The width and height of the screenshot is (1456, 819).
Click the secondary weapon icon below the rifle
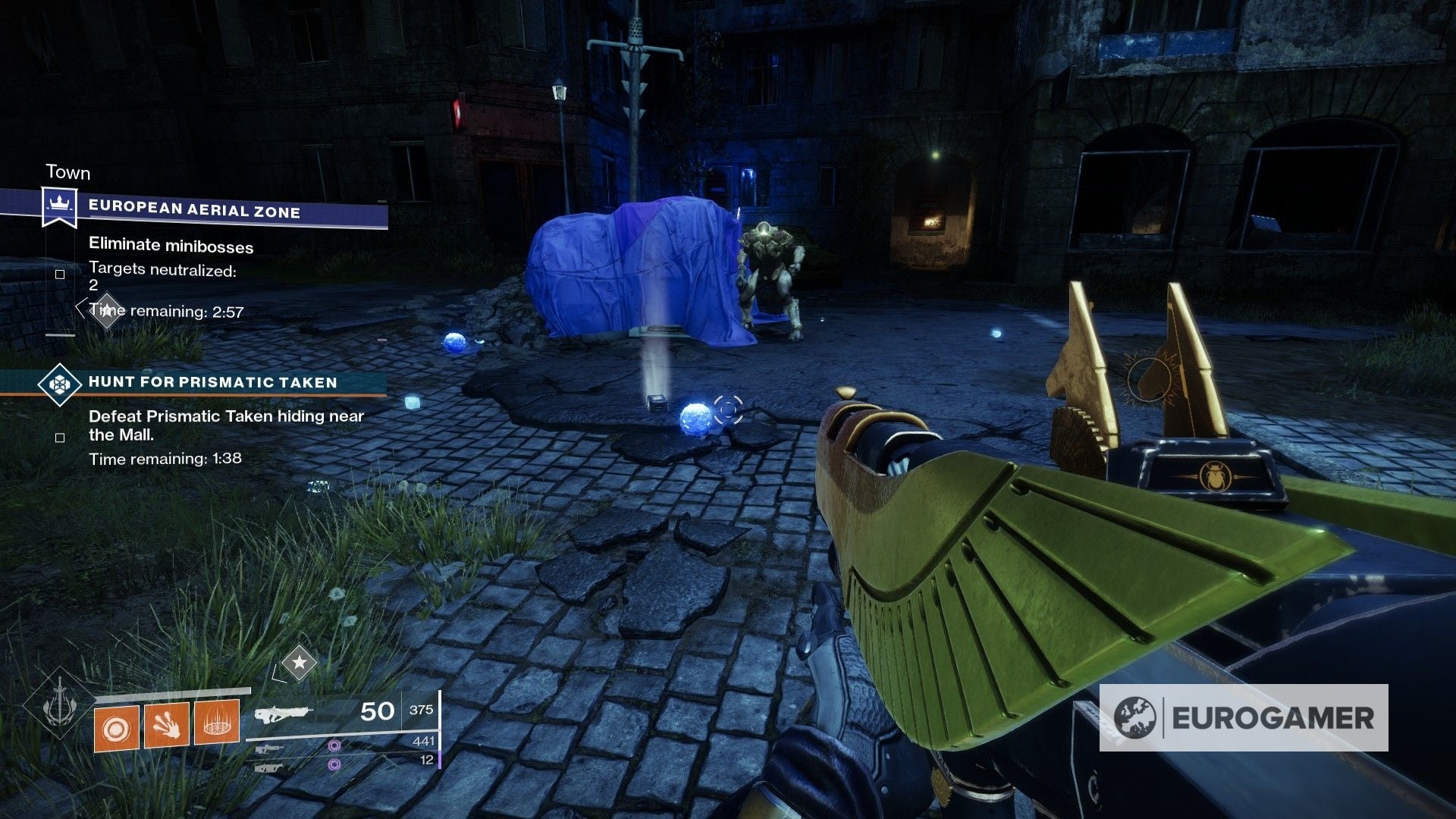[270, 750]
